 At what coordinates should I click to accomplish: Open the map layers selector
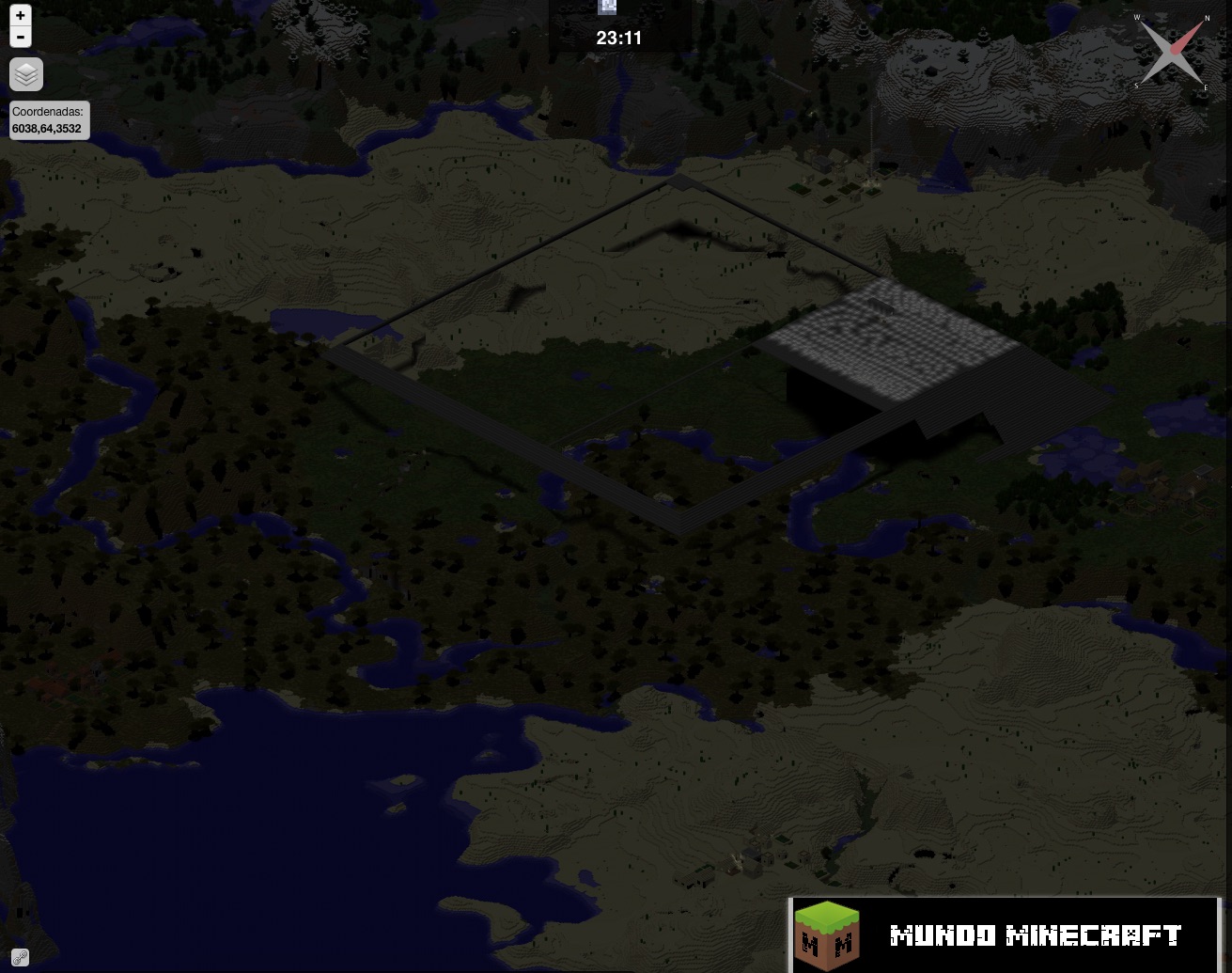click(x=26, y=74)
